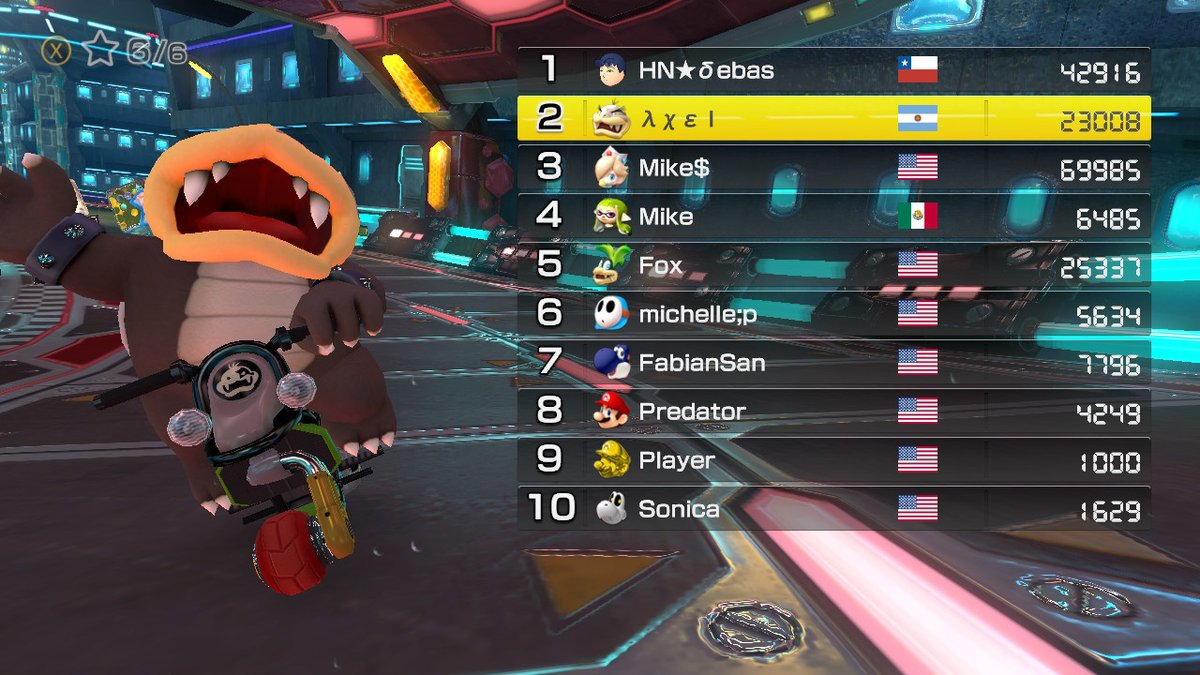The height and width of the screenshot is (675, 1200).
Task: Click the star icon in top-left HUD
Action: click(100, 50)
